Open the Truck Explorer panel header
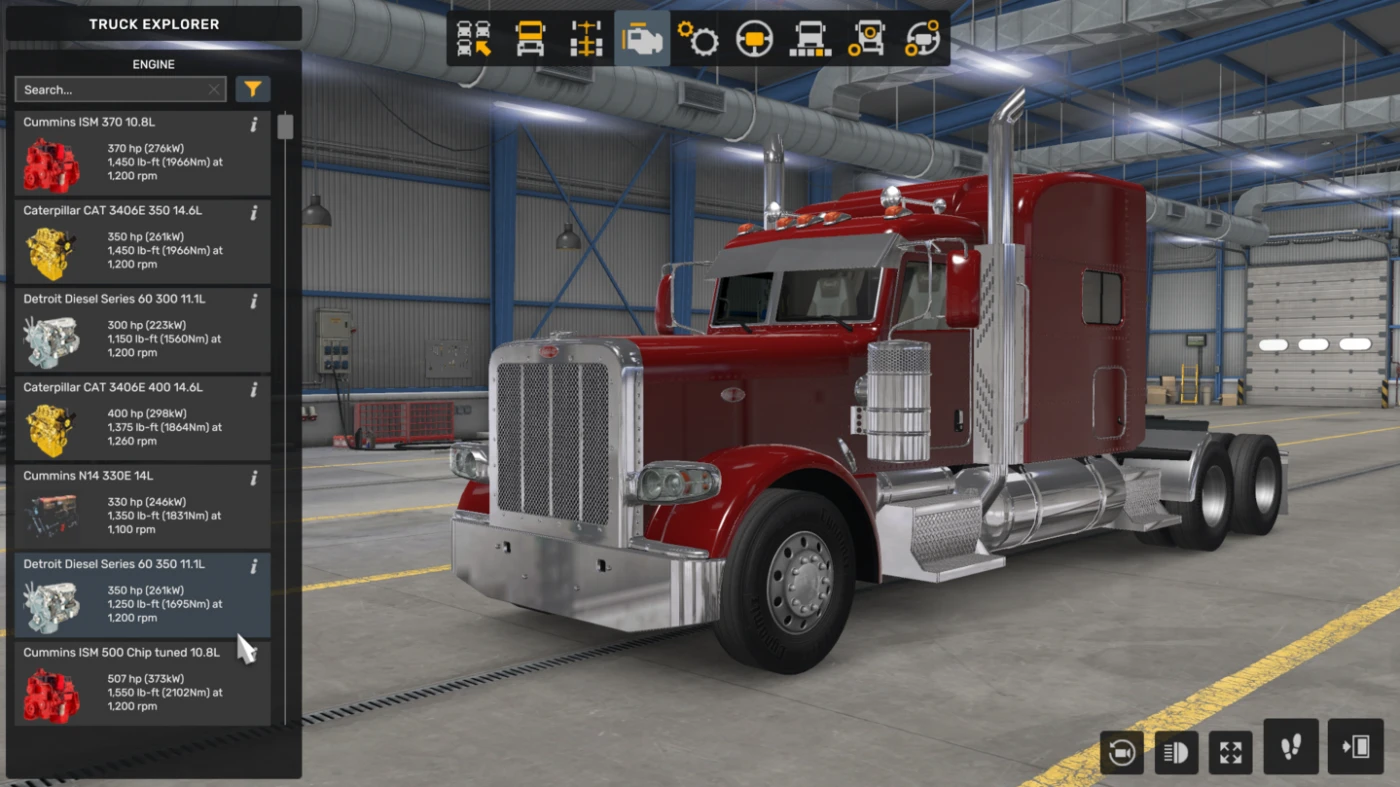Screen dimensions: 1400x787 pyautogui.click(x=153, y=24)
